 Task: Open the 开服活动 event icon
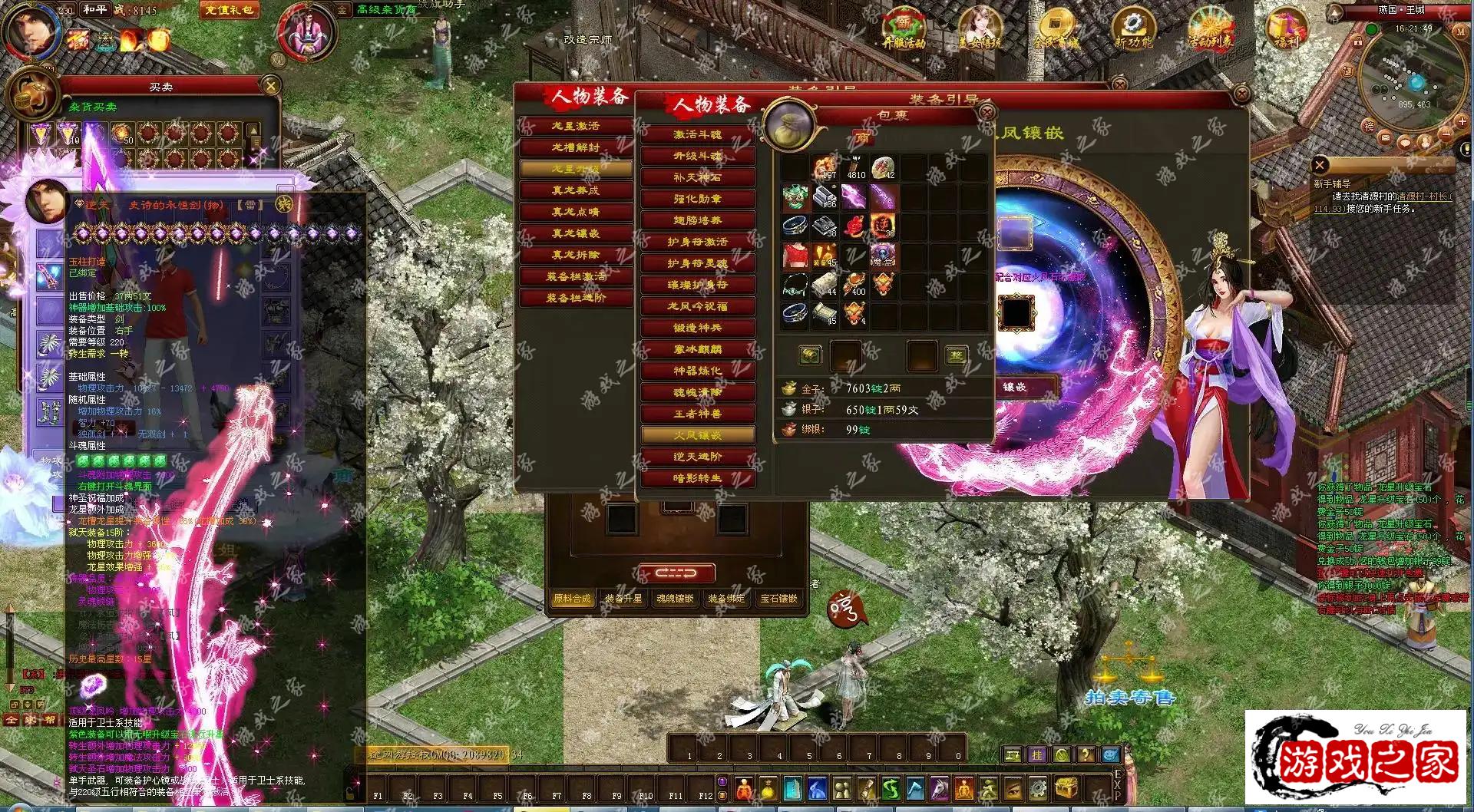pos(904,28)
